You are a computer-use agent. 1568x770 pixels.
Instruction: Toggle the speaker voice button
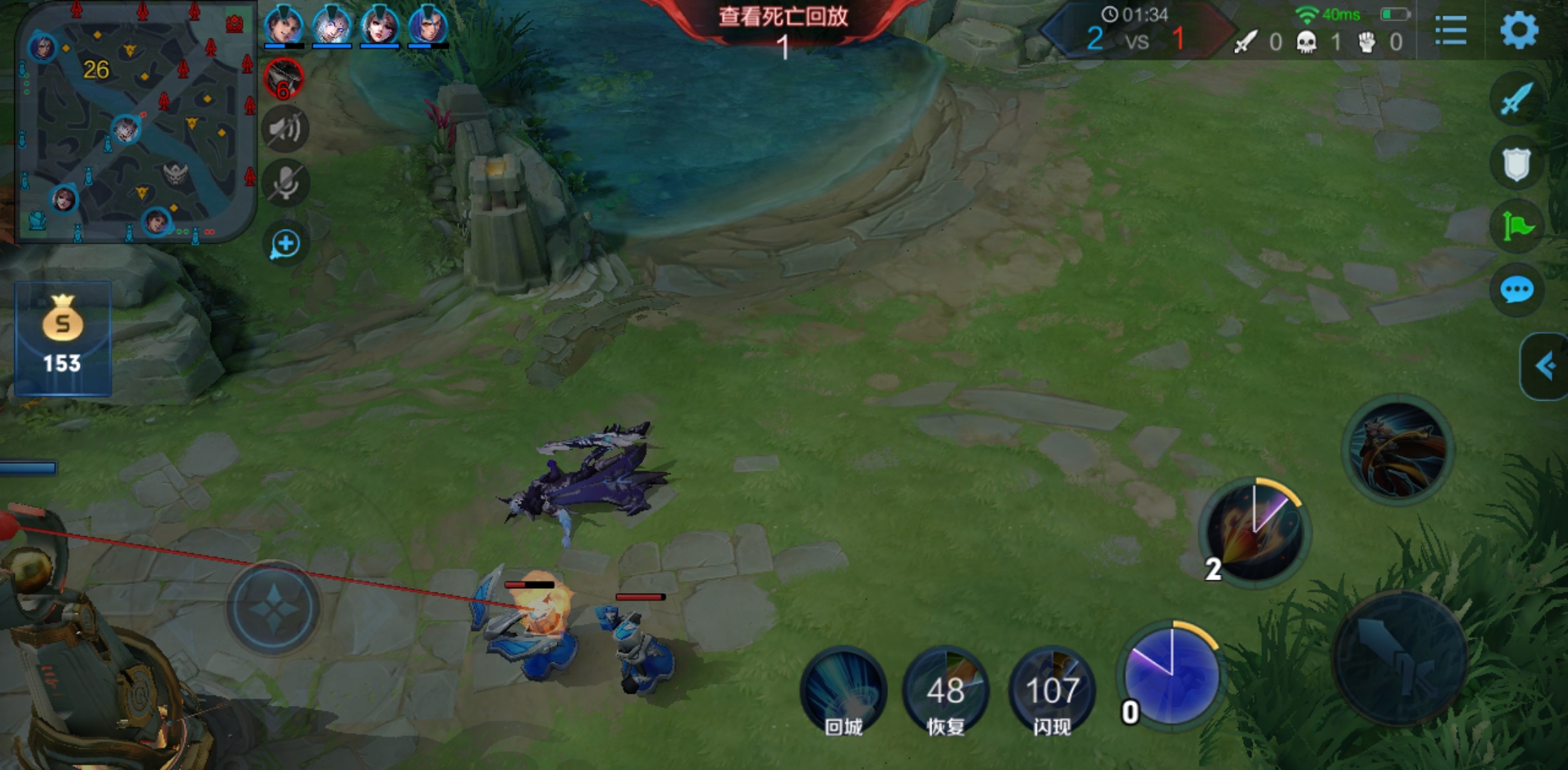coord(285,129)
